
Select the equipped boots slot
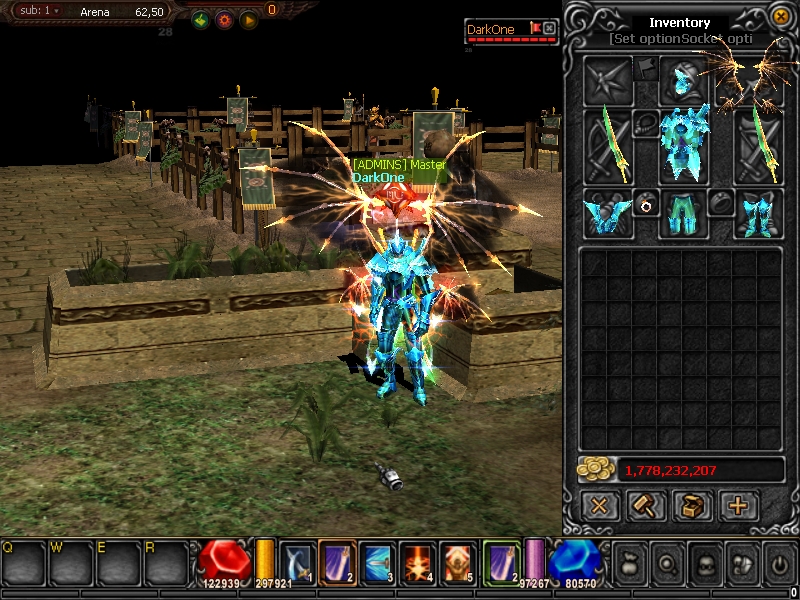click(x=757, y=213)
